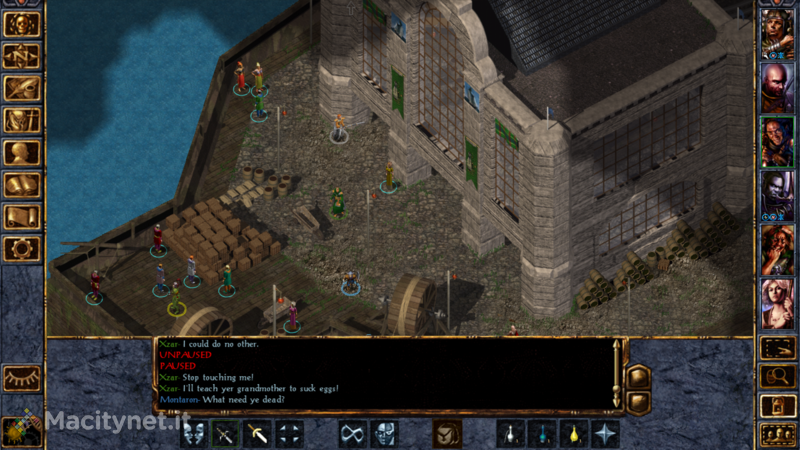Select the four-arrows formation button

click(290, 434)
